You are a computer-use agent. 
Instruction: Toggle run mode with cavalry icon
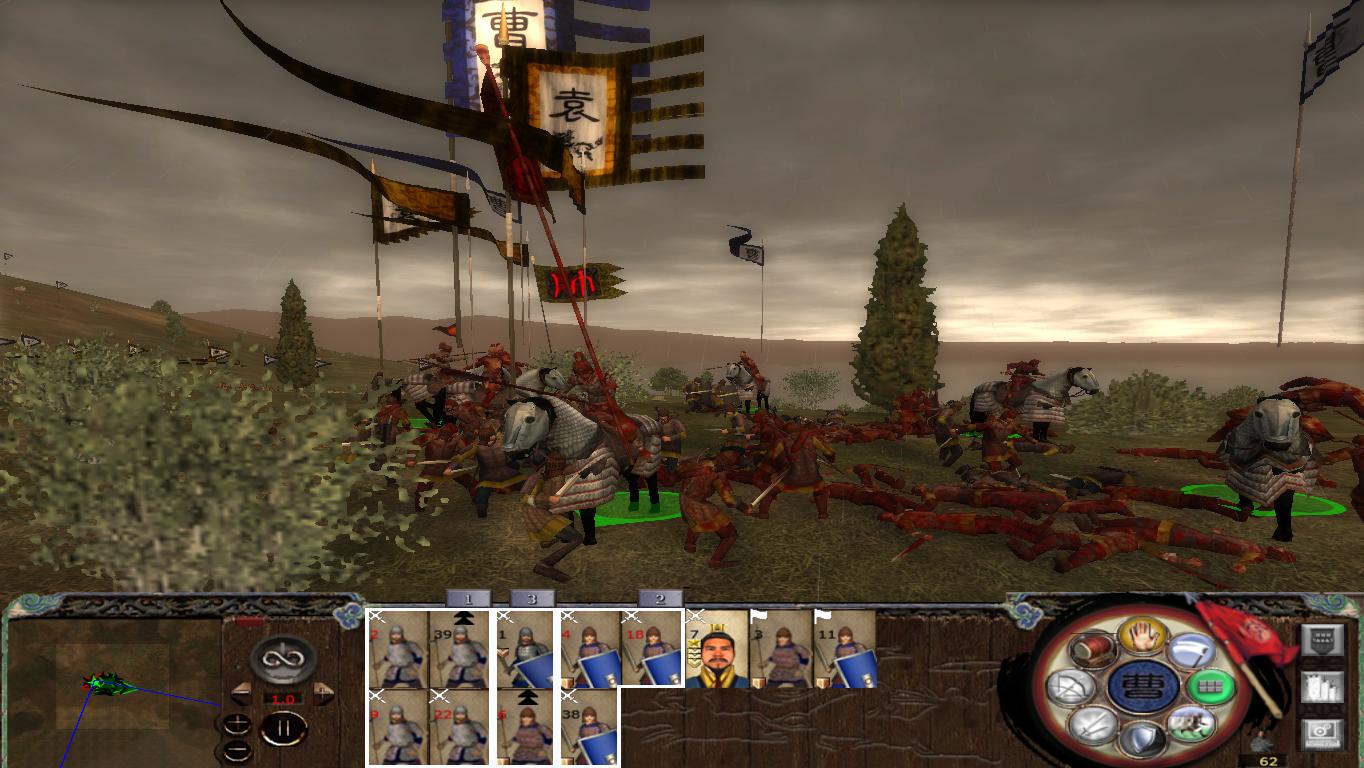[1191, 725]
